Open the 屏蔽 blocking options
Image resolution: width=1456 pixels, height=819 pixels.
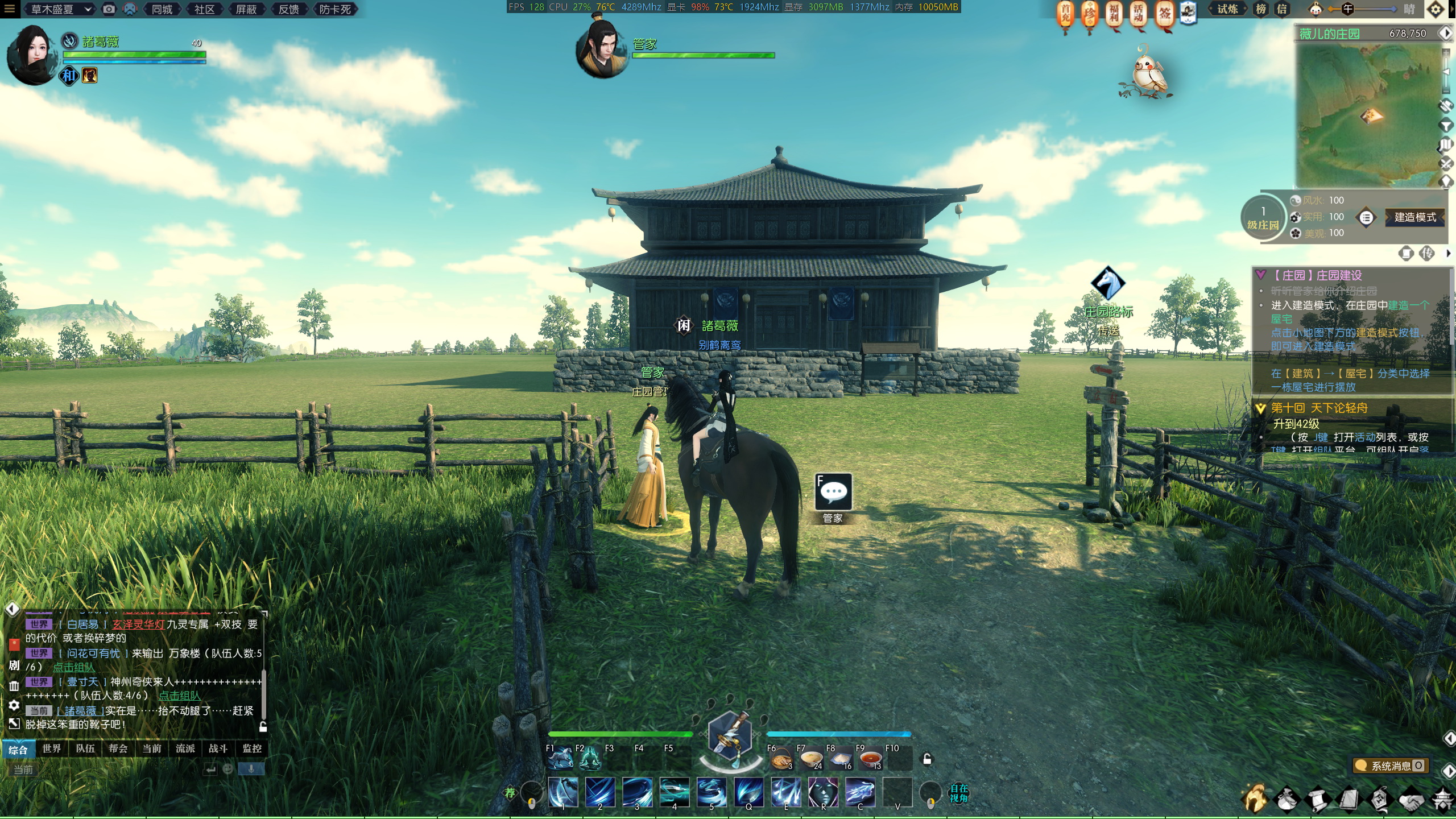tap(246, 9)
